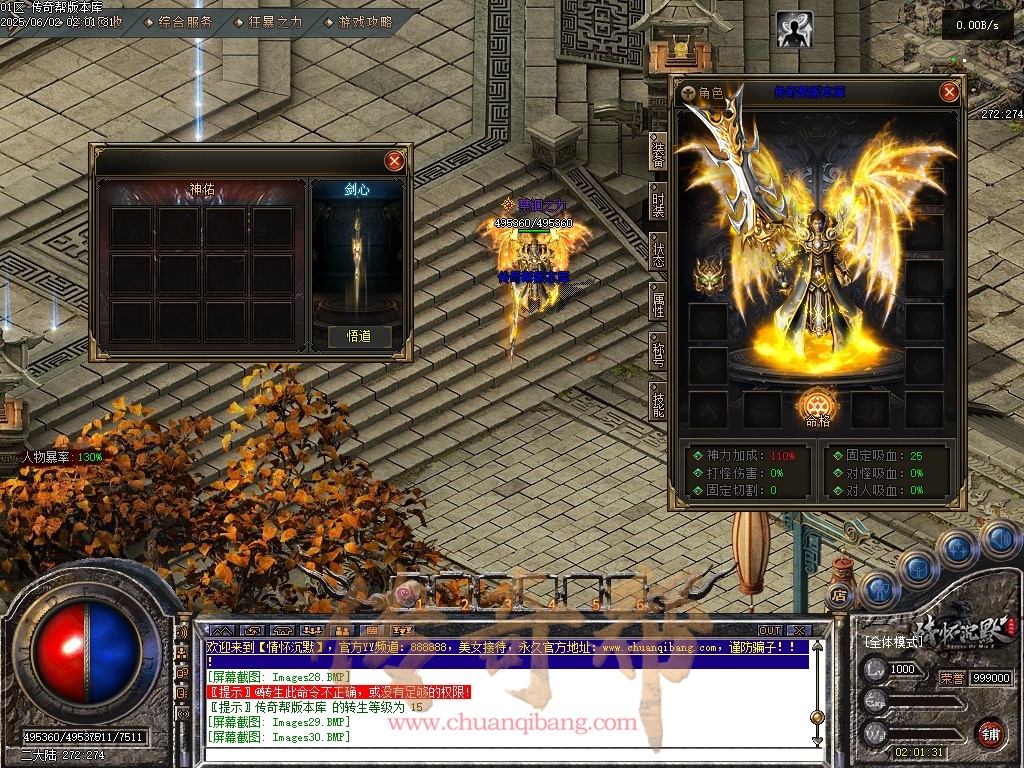Open the round 铺 store button
Image resolution: width=1024 pixels, height=768 pixels.
point(991,733)
